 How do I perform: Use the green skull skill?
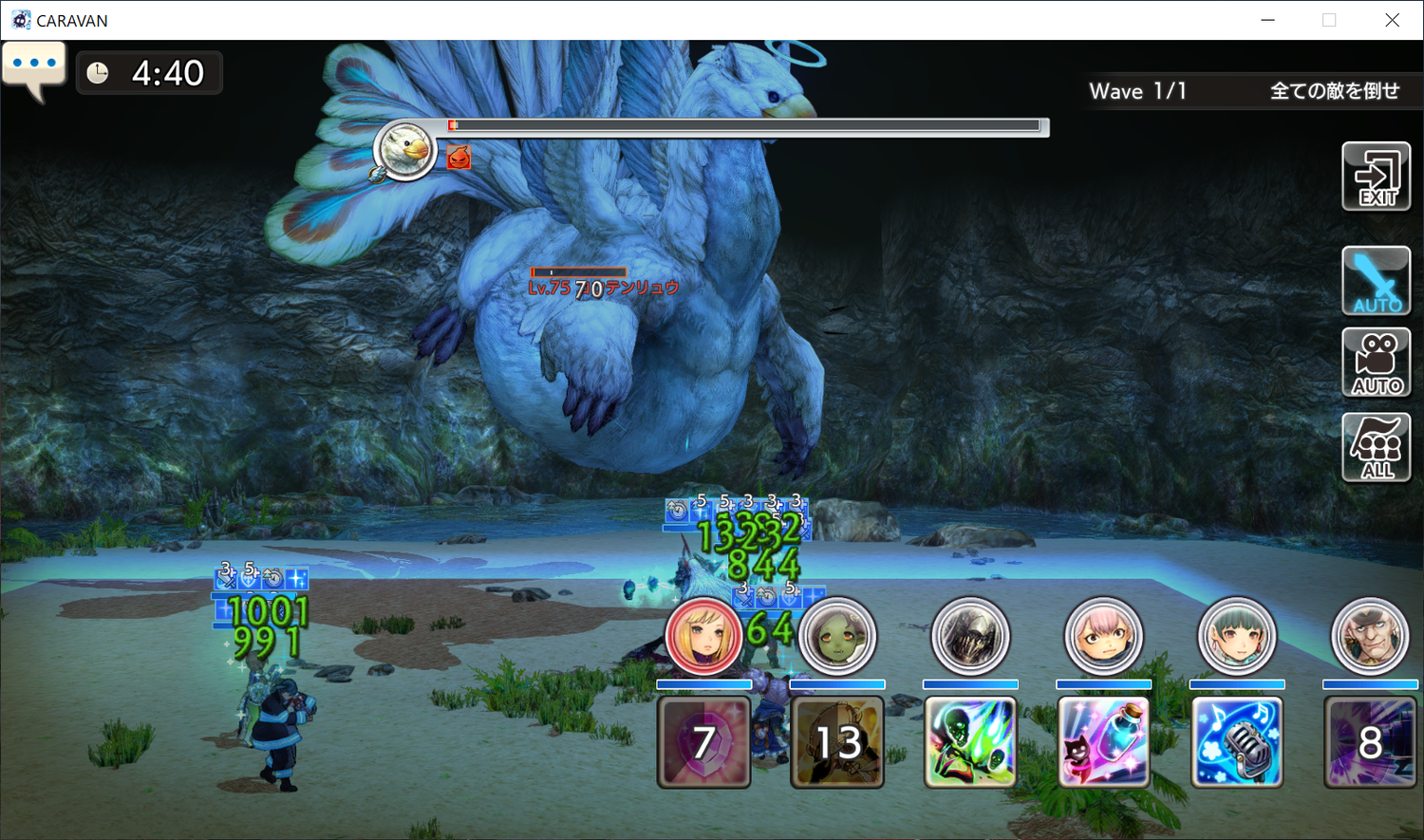tap(970, 742)
